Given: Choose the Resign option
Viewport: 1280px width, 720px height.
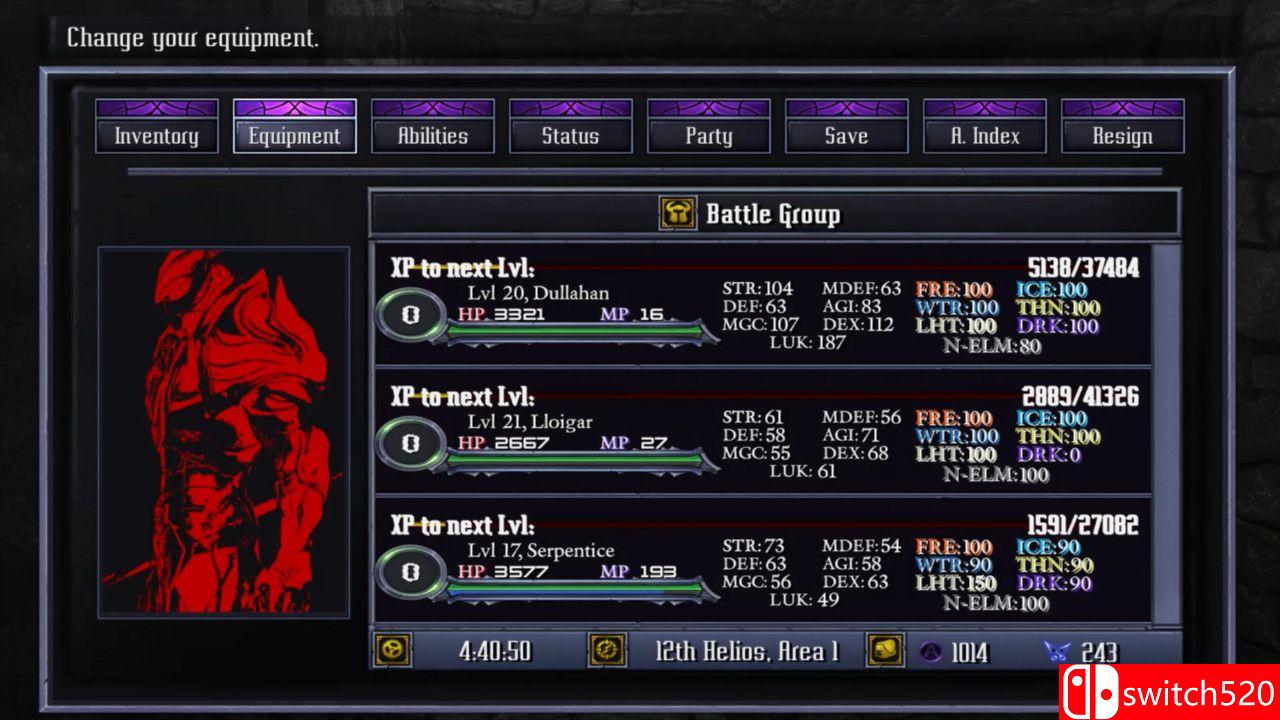Looking at the screenshot, I should (x=1122, y=136).
